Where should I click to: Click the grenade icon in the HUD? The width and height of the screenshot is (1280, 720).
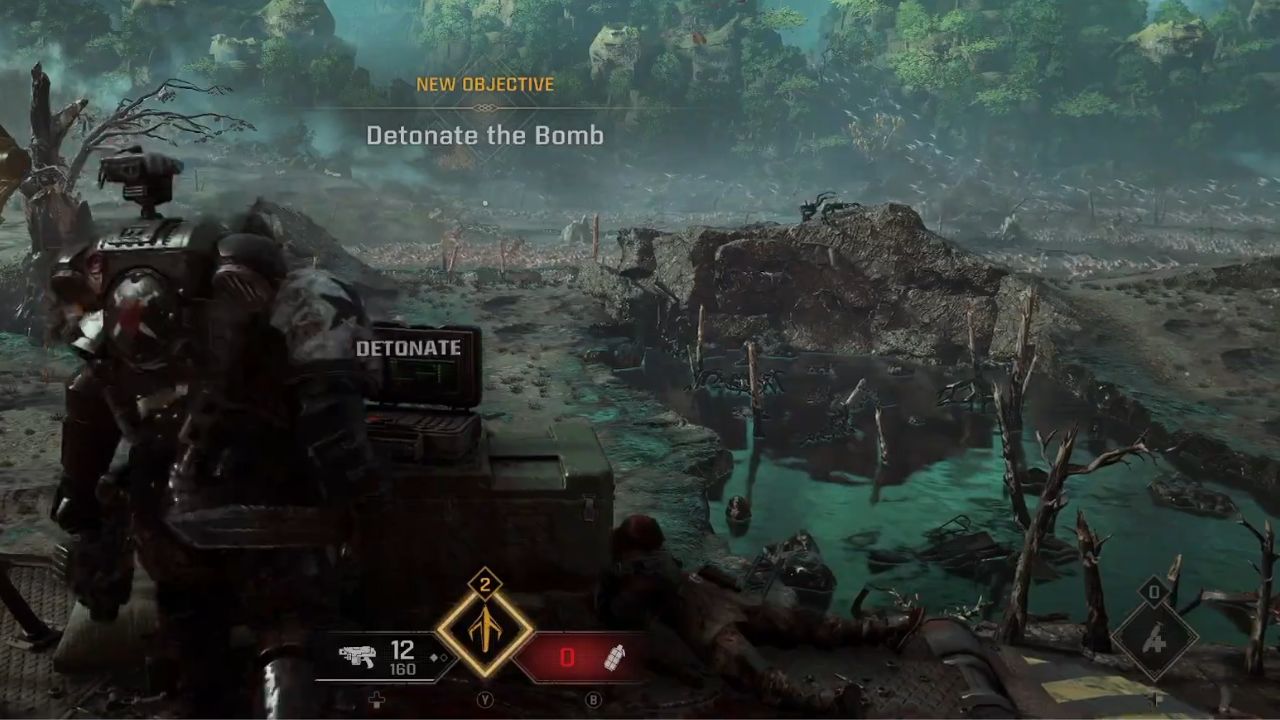[x=616, y=657]
